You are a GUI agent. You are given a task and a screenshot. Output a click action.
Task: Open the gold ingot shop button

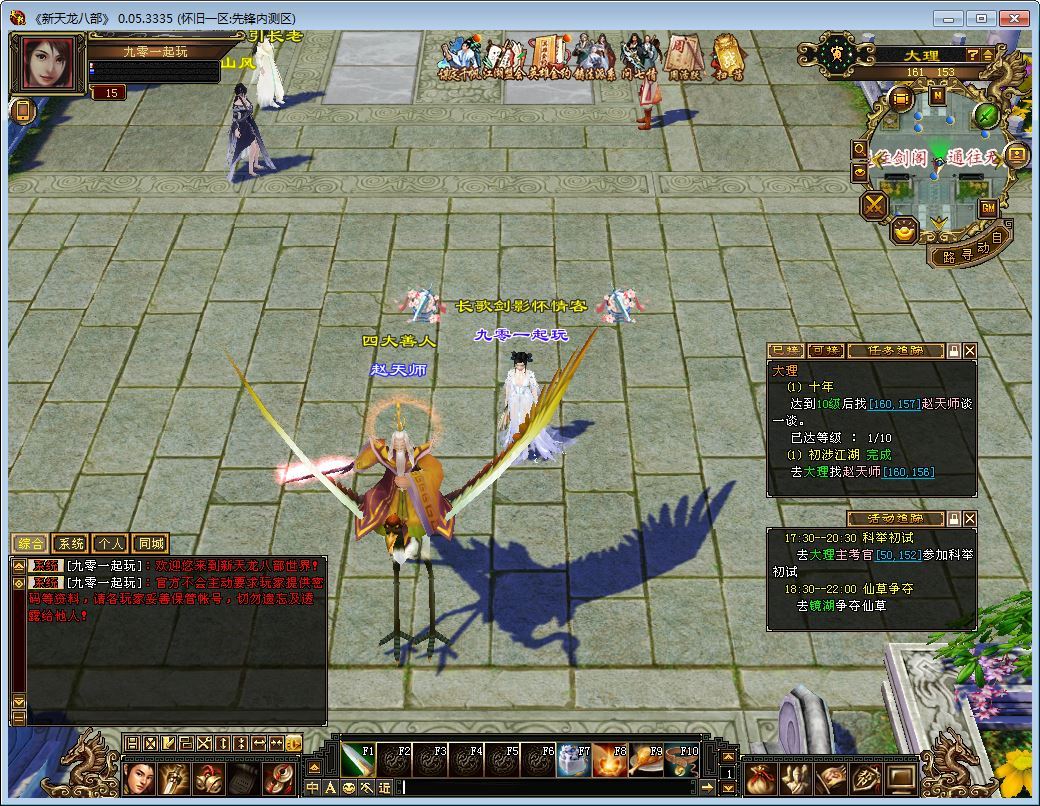[905, 232]
